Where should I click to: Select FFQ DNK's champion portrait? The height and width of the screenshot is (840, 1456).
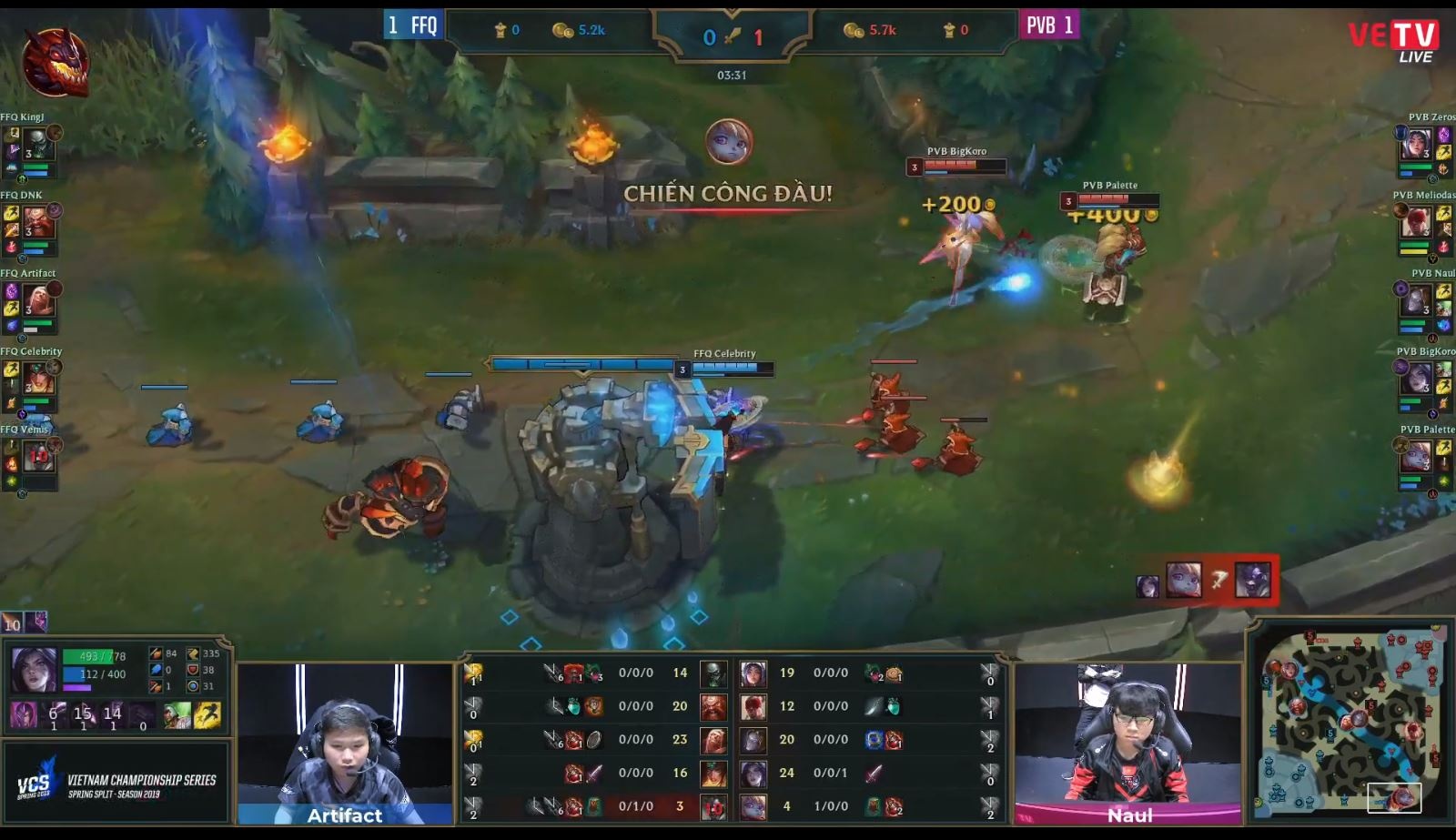[x=36, y=223]
